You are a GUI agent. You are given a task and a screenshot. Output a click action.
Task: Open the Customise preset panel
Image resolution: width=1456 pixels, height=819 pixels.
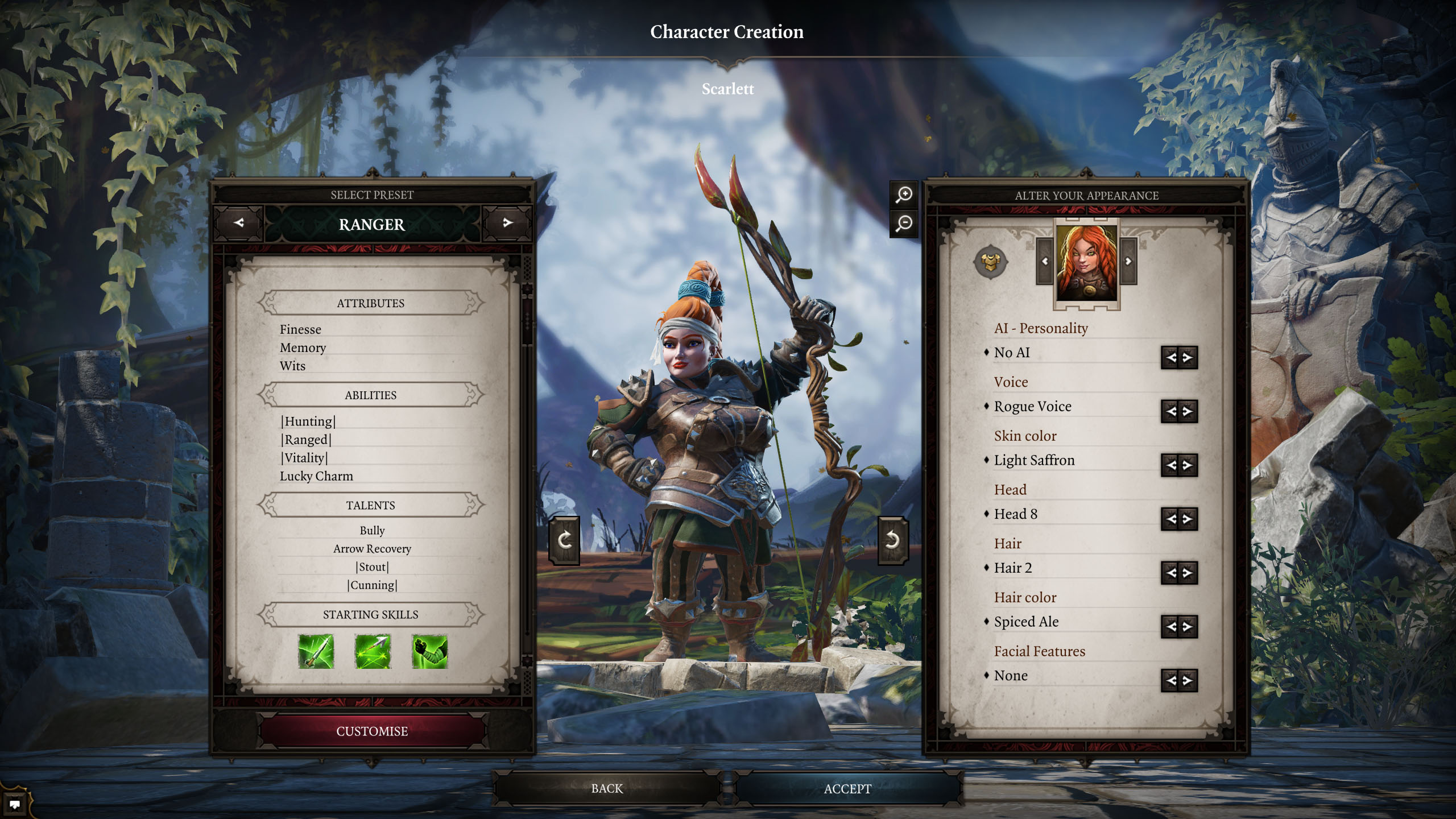(372, 731)
